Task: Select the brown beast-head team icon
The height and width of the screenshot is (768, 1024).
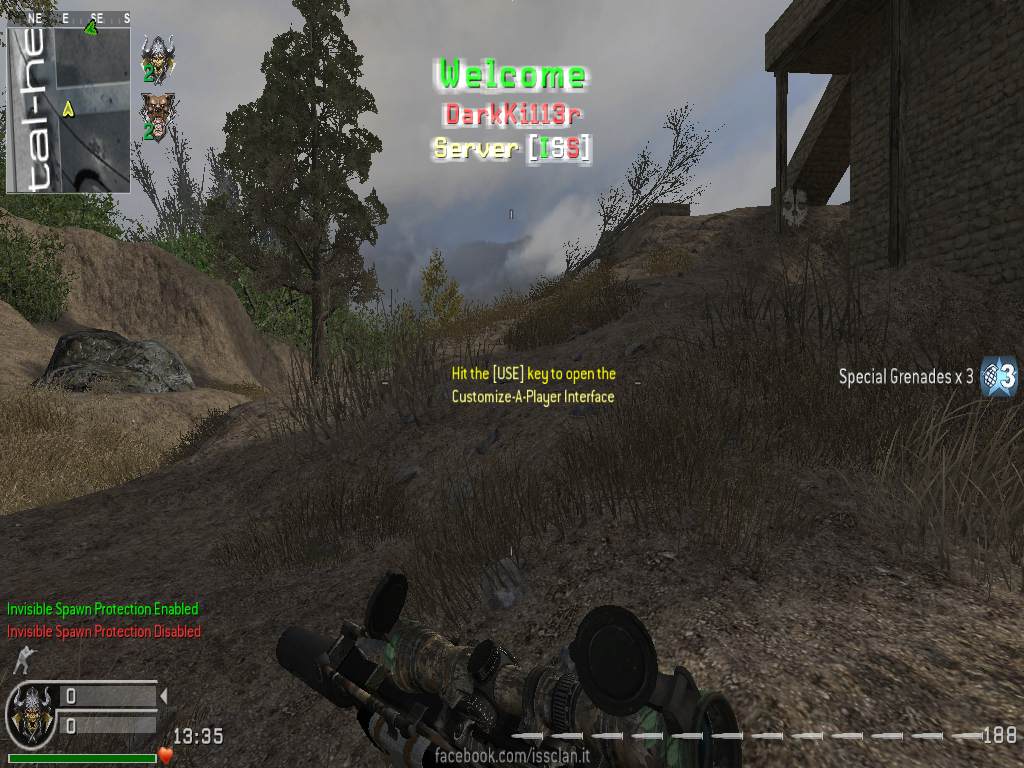Action: pyautogui.click(x=156, y=111)
